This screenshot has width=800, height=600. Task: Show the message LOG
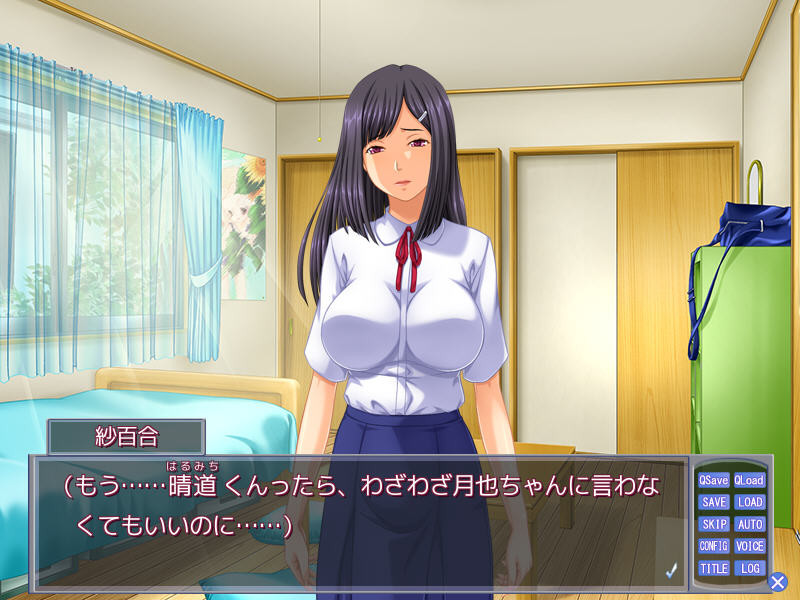(x=749, y=568)
